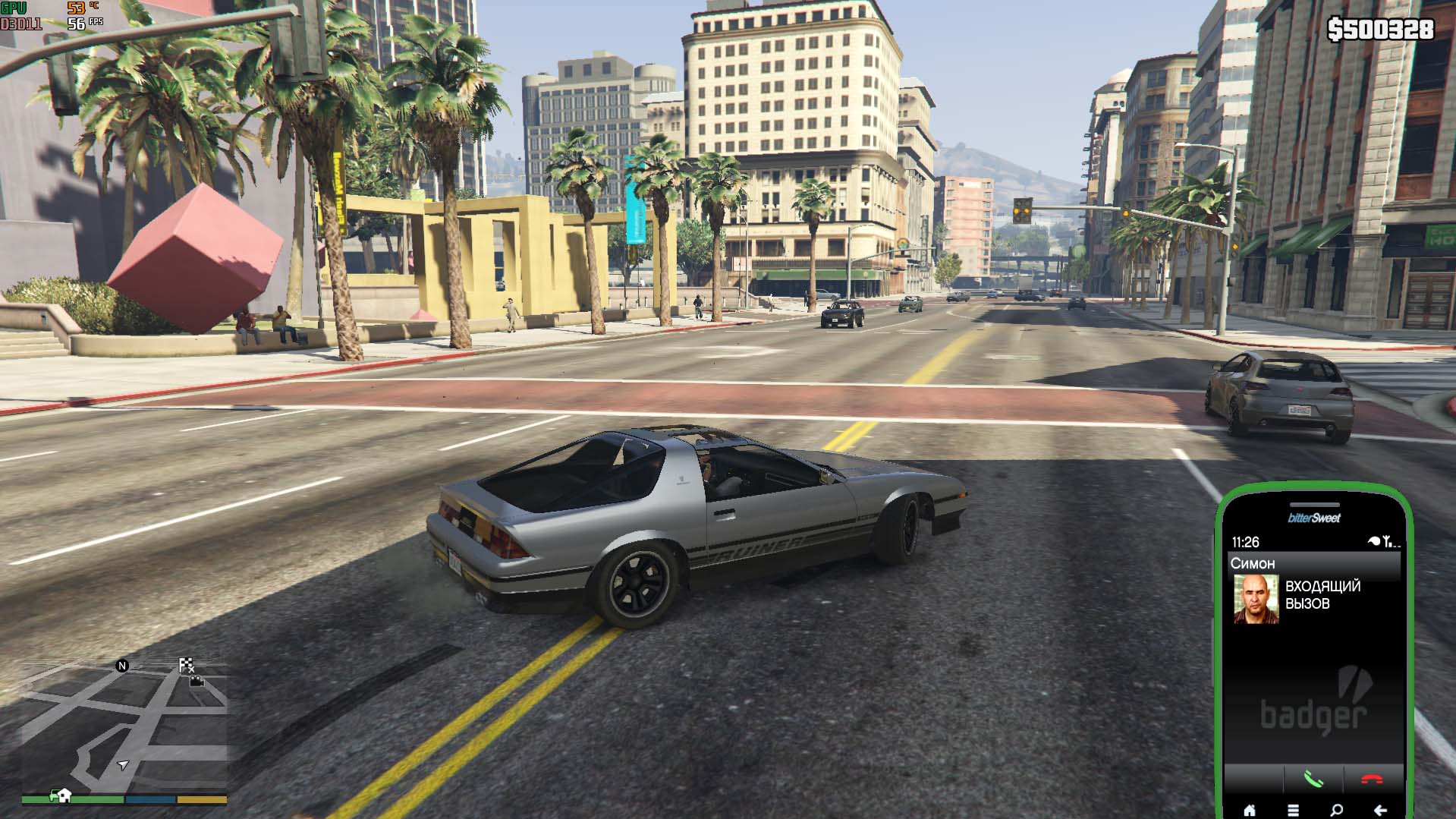Viewport: 1456px width, 819px height.
Task: Select the player arrow on the minimap
Action: 123,765
